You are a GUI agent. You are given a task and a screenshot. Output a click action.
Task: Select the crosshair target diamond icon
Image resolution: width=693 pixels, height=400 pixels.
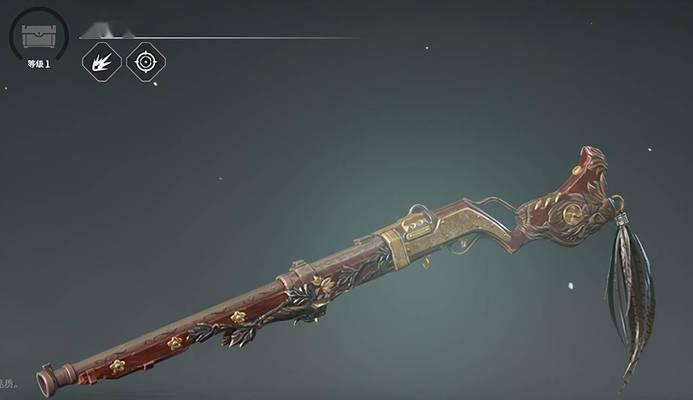146,62
